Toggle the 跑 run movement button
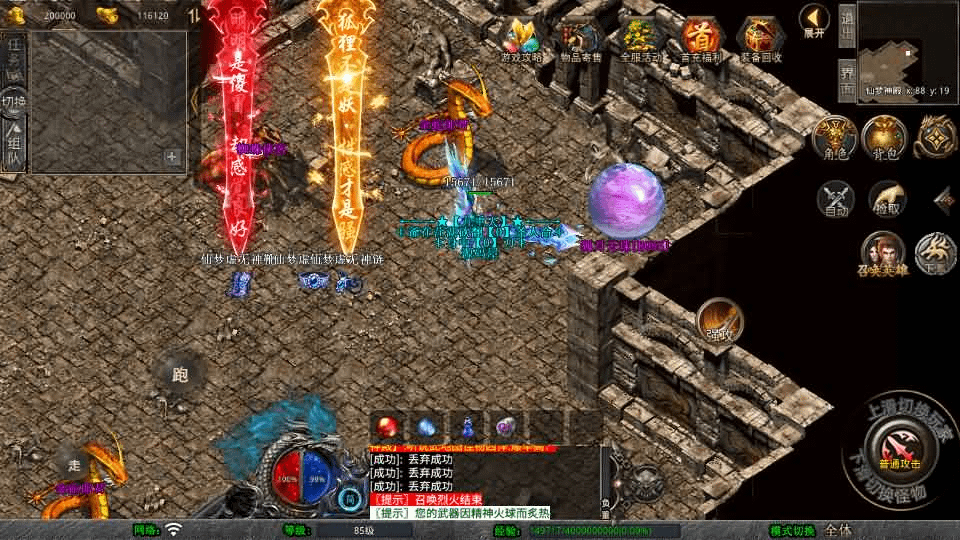Screen dimensions: 960x540 (180, 376)
